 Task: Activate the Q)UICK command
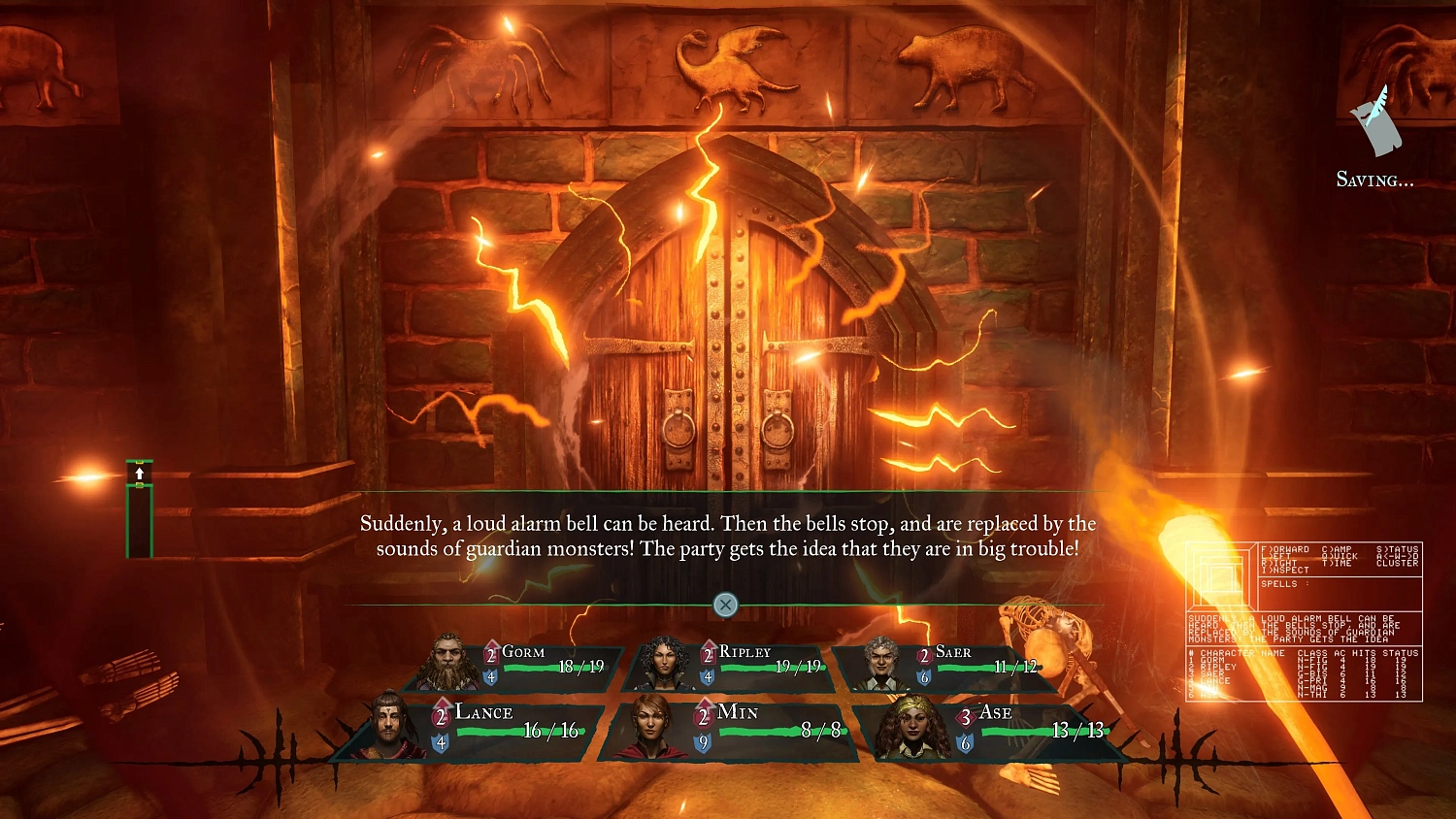point(1340,556)
